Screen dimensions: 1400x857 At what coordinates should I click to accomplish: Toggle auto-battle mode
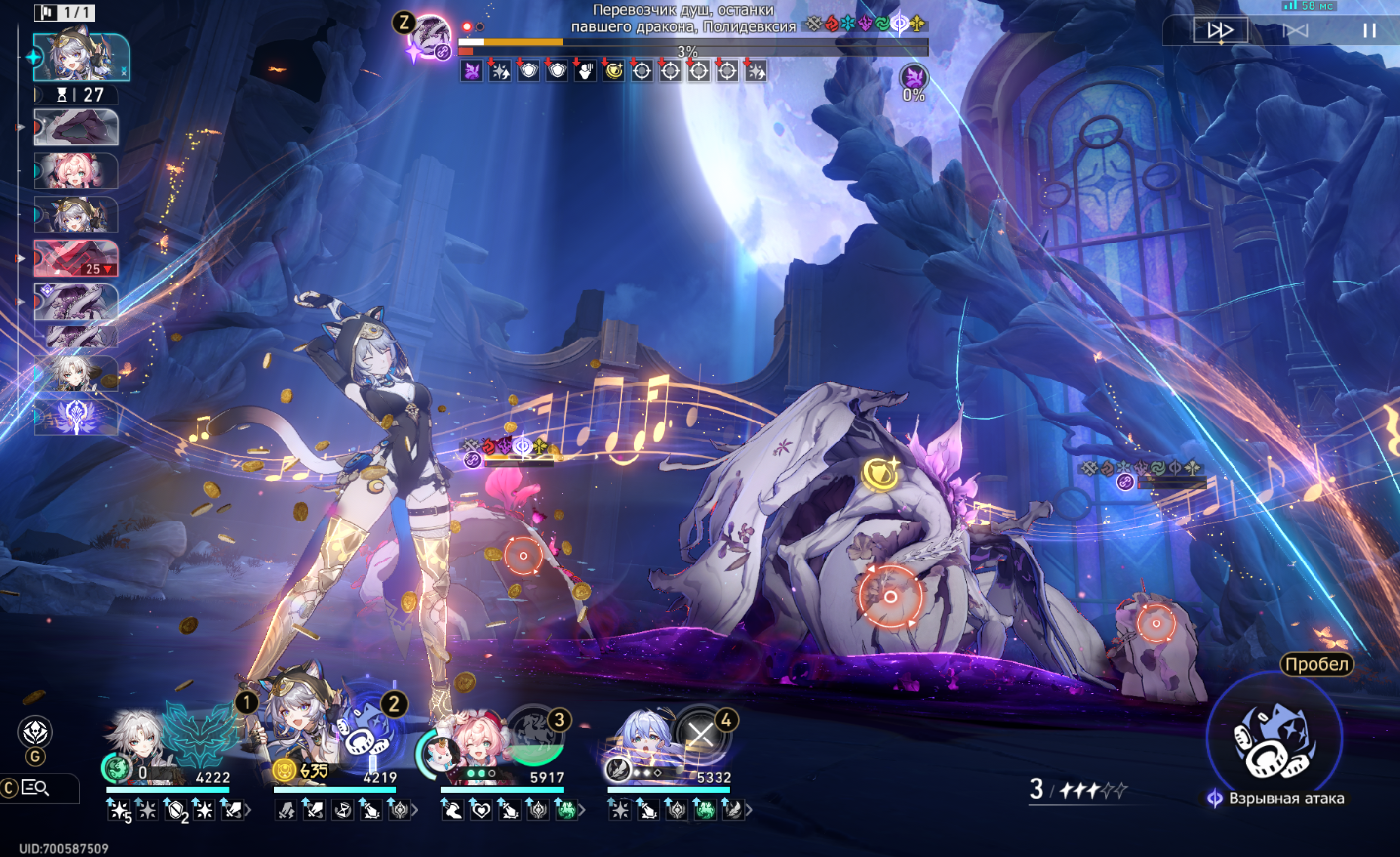pos(1296,31)
